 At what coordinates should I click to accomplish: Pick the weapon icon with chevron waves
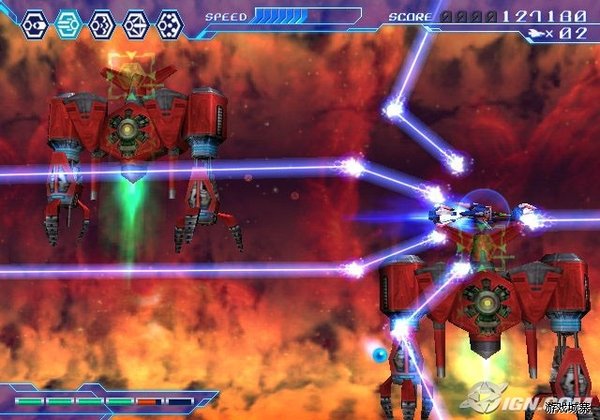(x=102, y=21)
